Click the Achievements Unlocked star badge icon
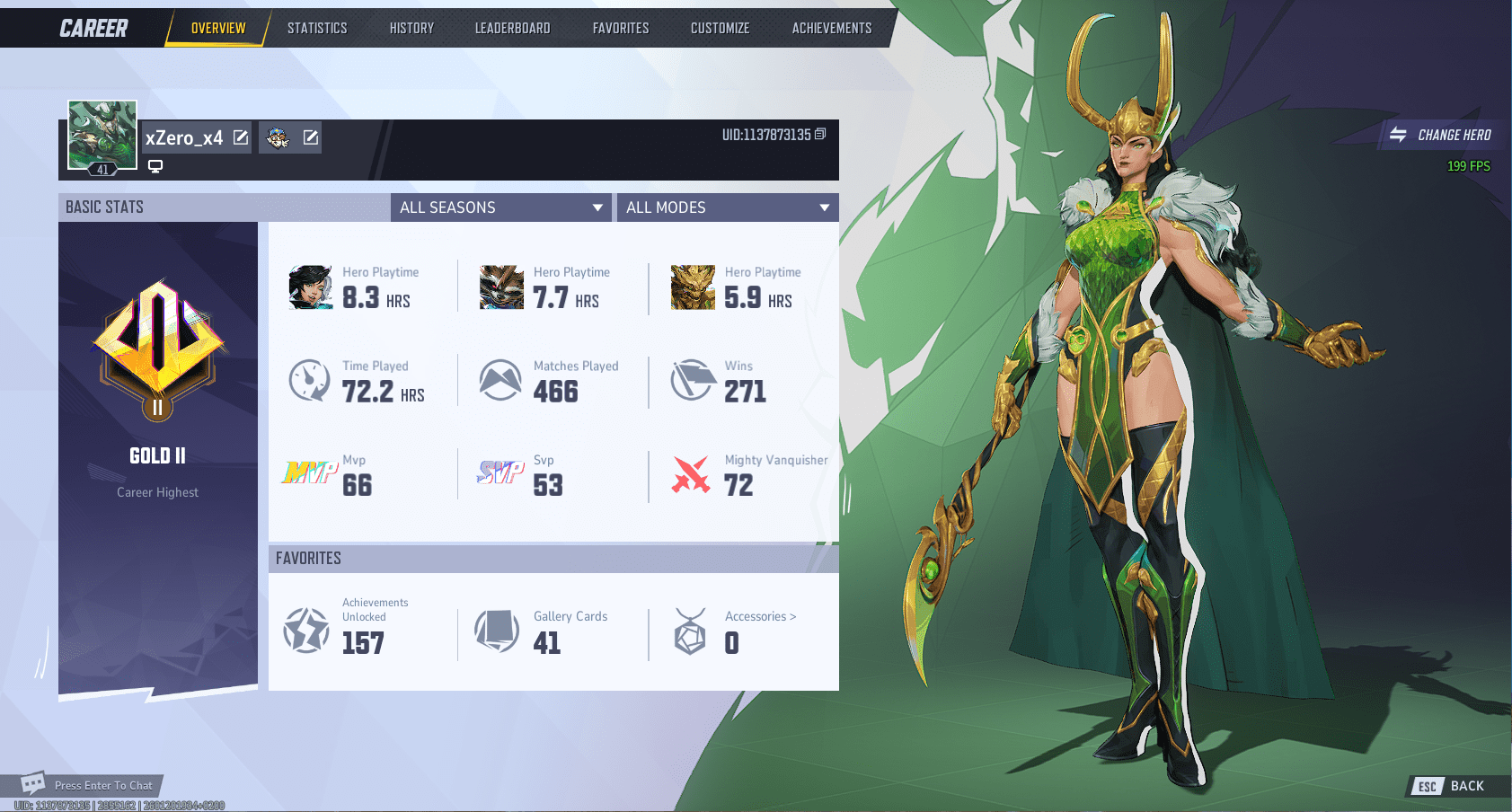 tap(305, 631)
